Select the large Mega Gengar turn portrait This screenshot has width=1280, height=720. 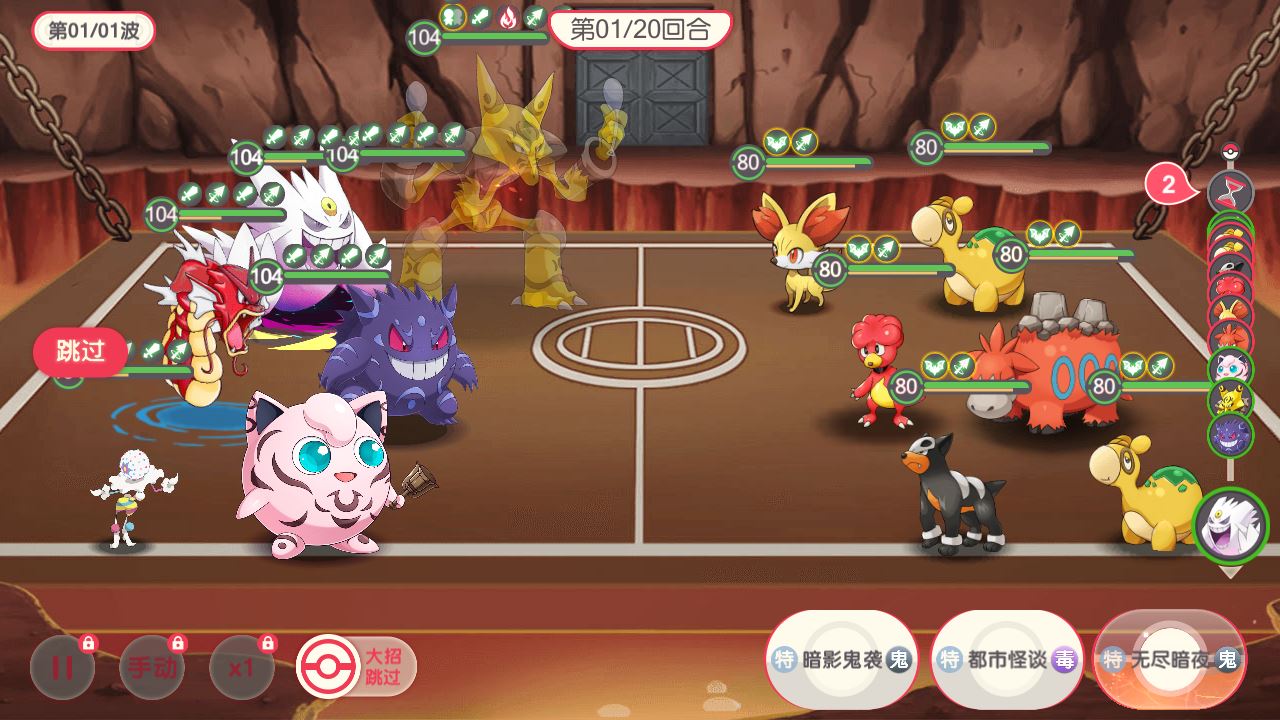1230,525
